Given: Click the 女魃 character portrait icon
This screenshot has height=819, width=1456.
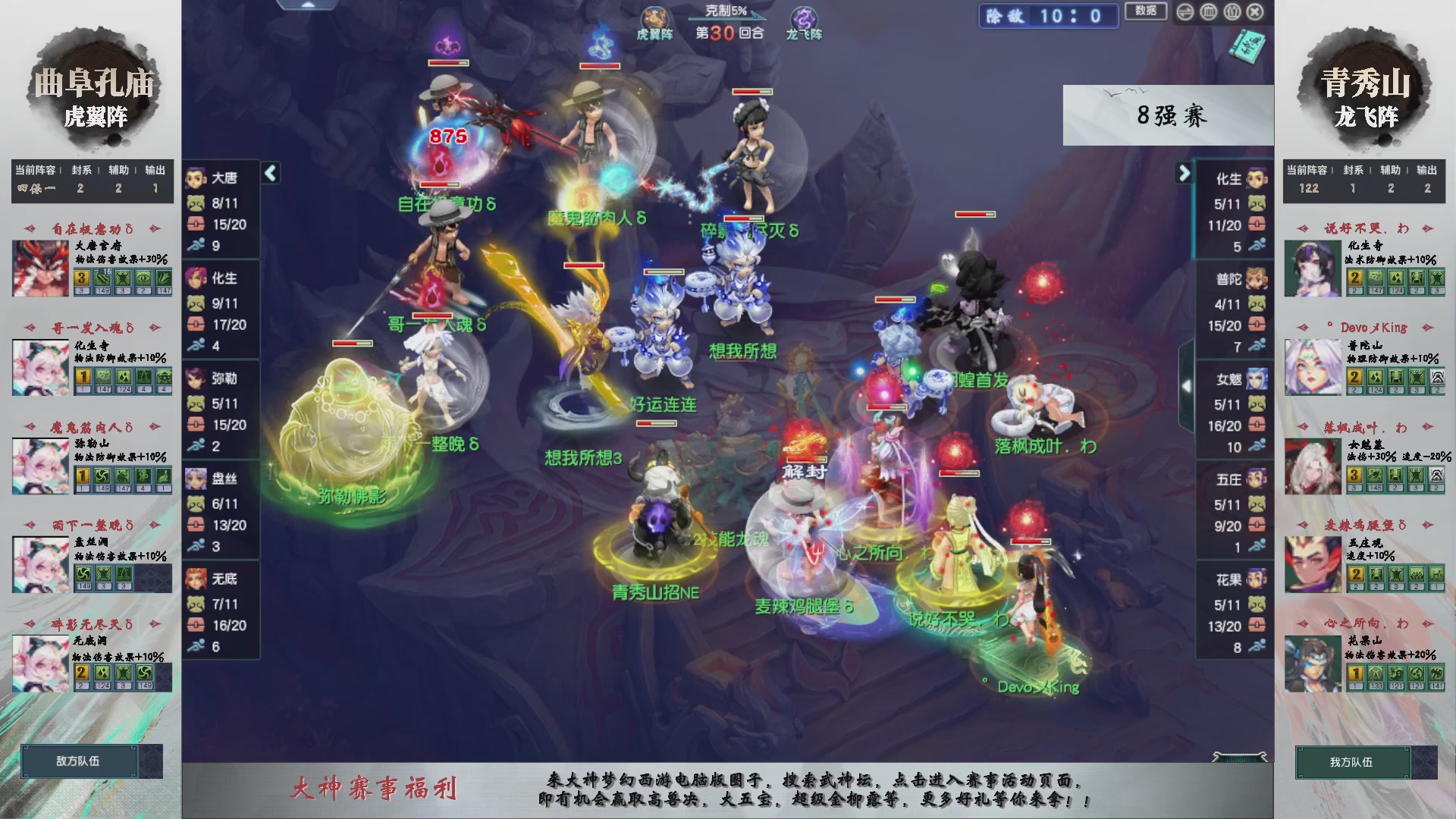Looking at the screenshot, I should (x=1255, y=378).
